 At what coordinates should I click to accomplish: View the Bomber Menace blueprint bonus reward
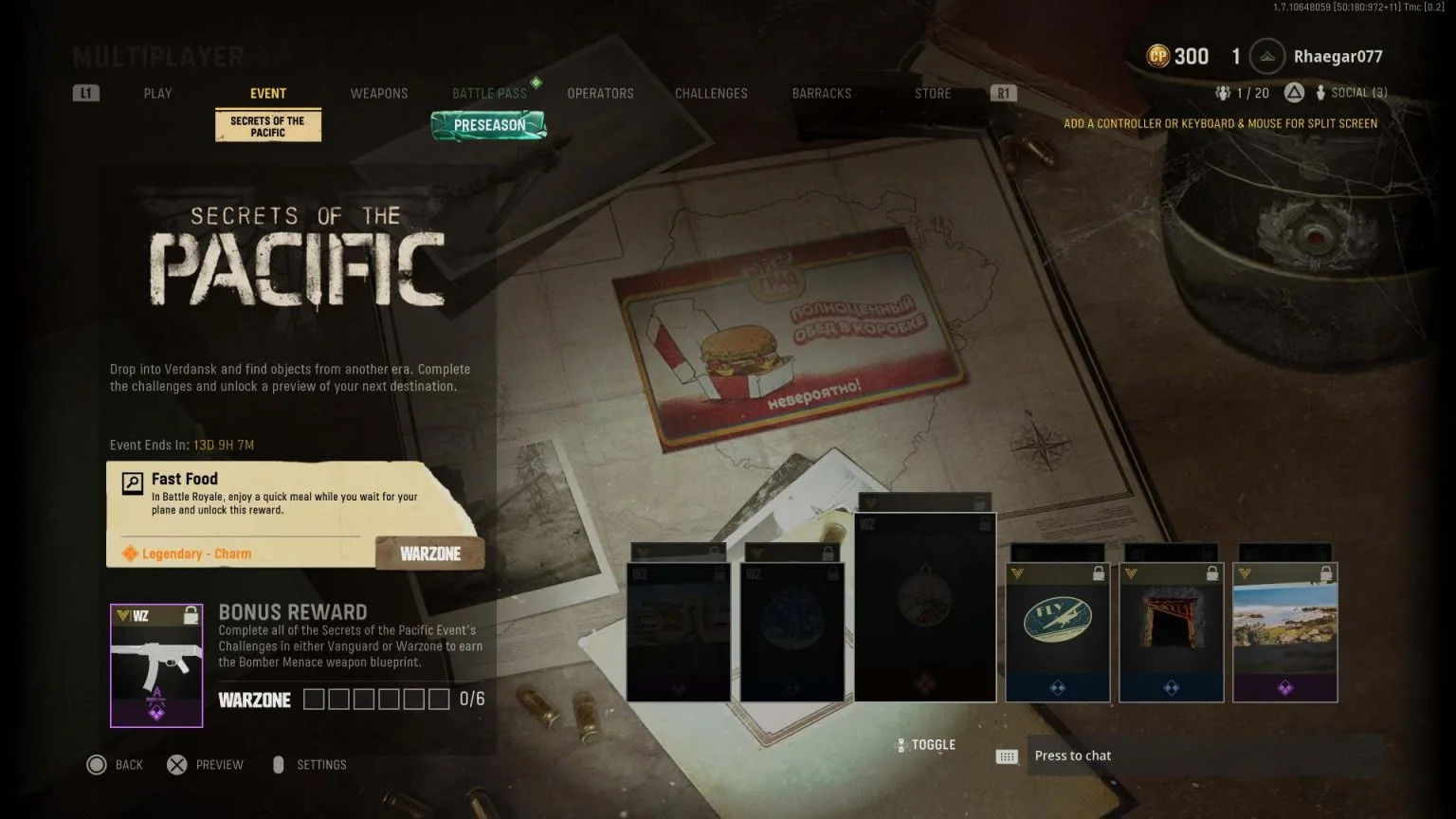156,665
